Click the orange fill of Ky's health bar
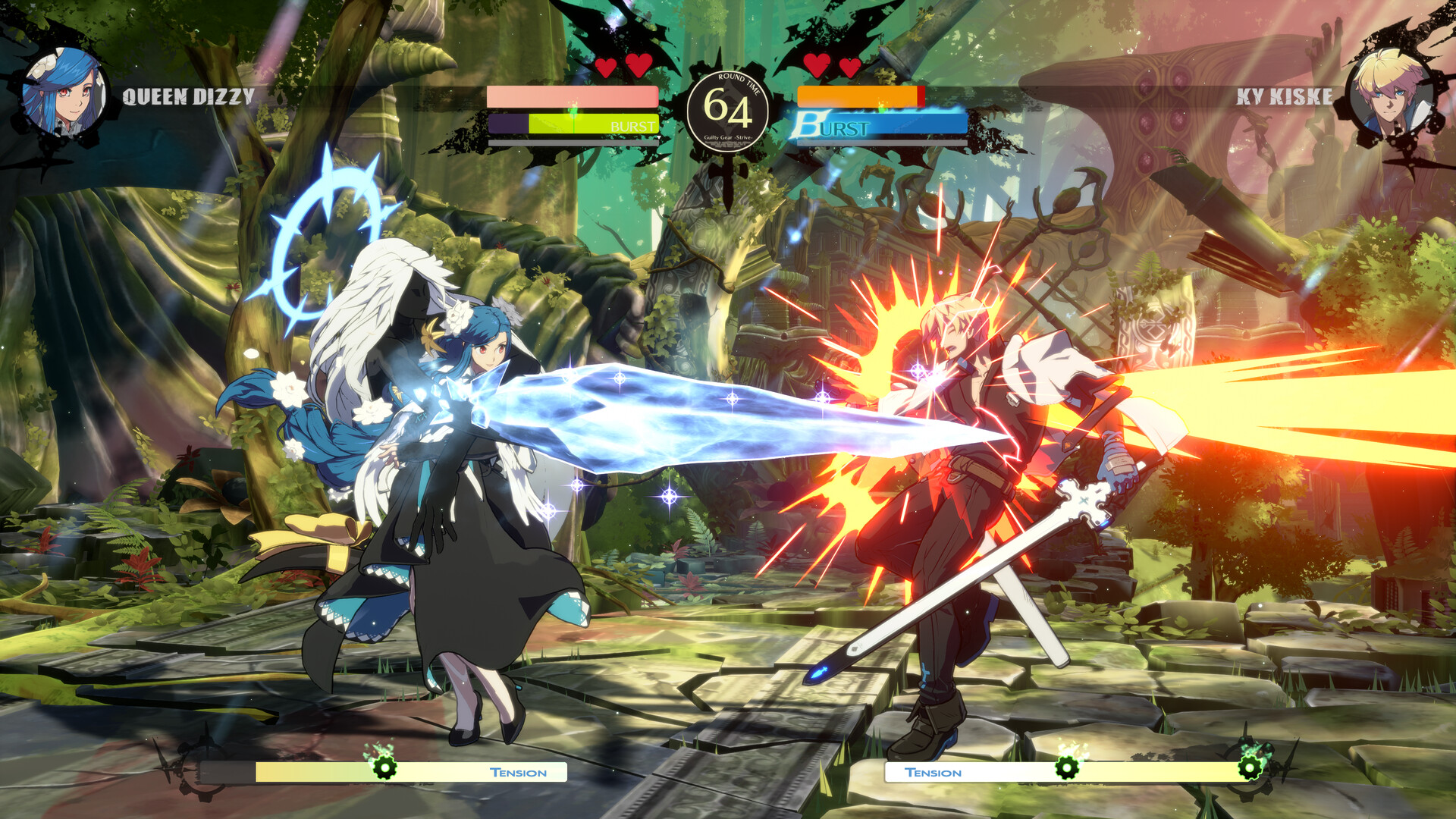Viewport: 1456px width, 819px height. [857, 96]
